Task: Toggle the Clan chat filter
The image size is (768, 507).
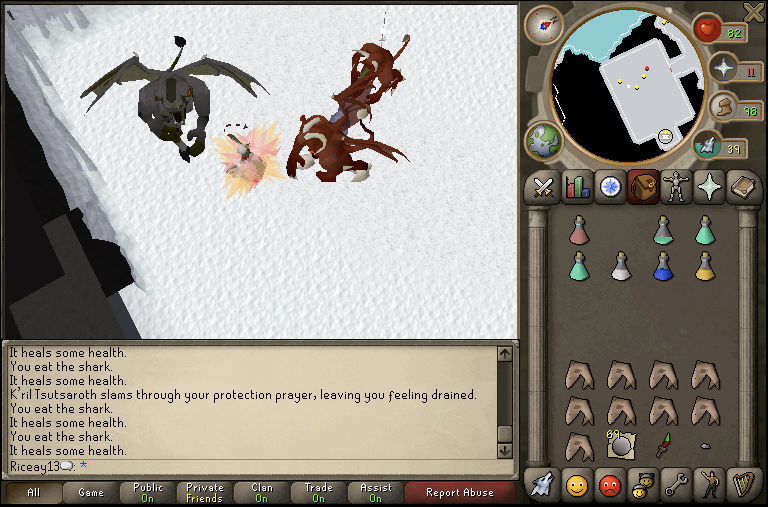Action: point(262,492)
